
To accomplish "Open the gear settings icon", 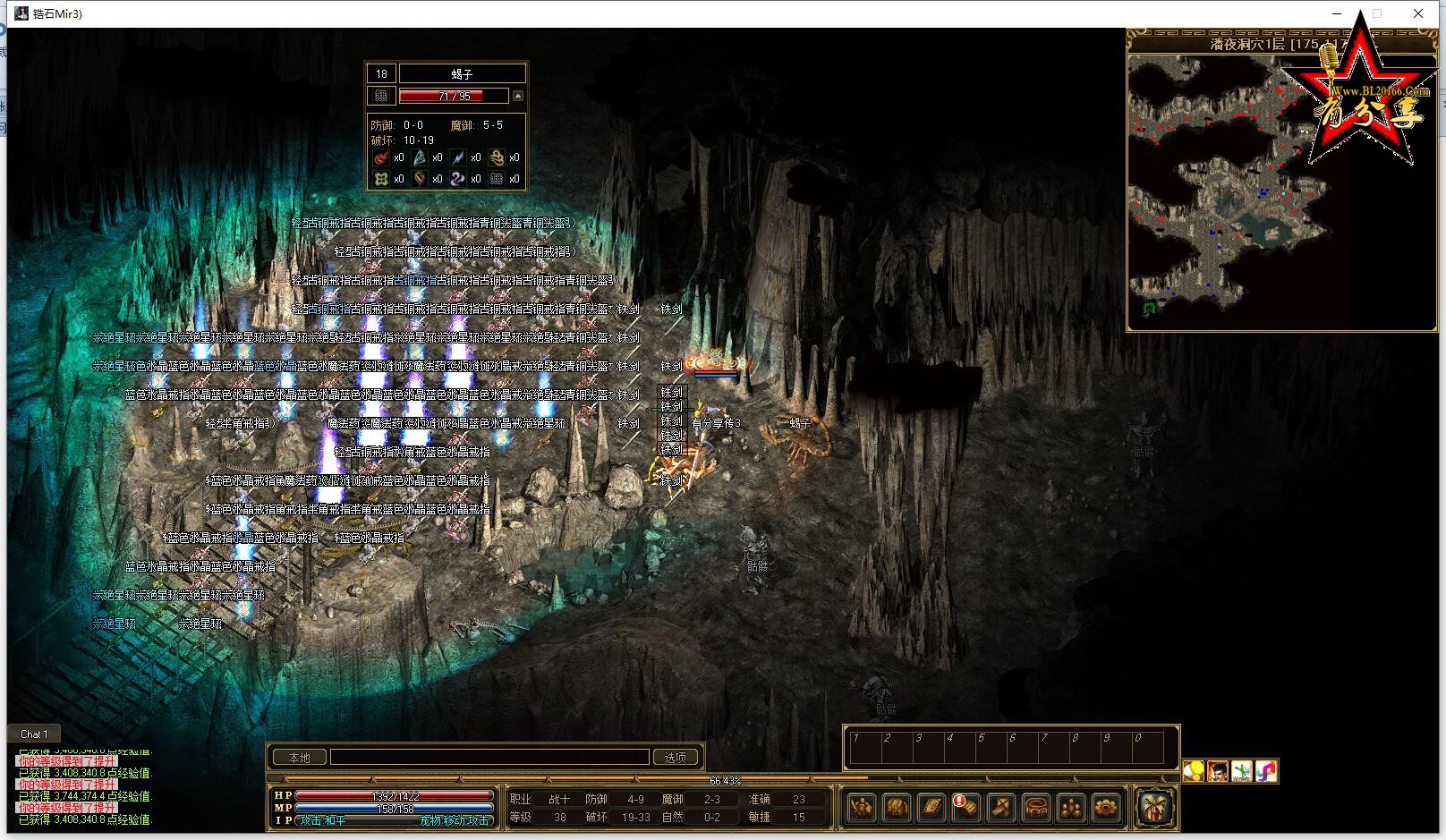I will (1106, 808).
